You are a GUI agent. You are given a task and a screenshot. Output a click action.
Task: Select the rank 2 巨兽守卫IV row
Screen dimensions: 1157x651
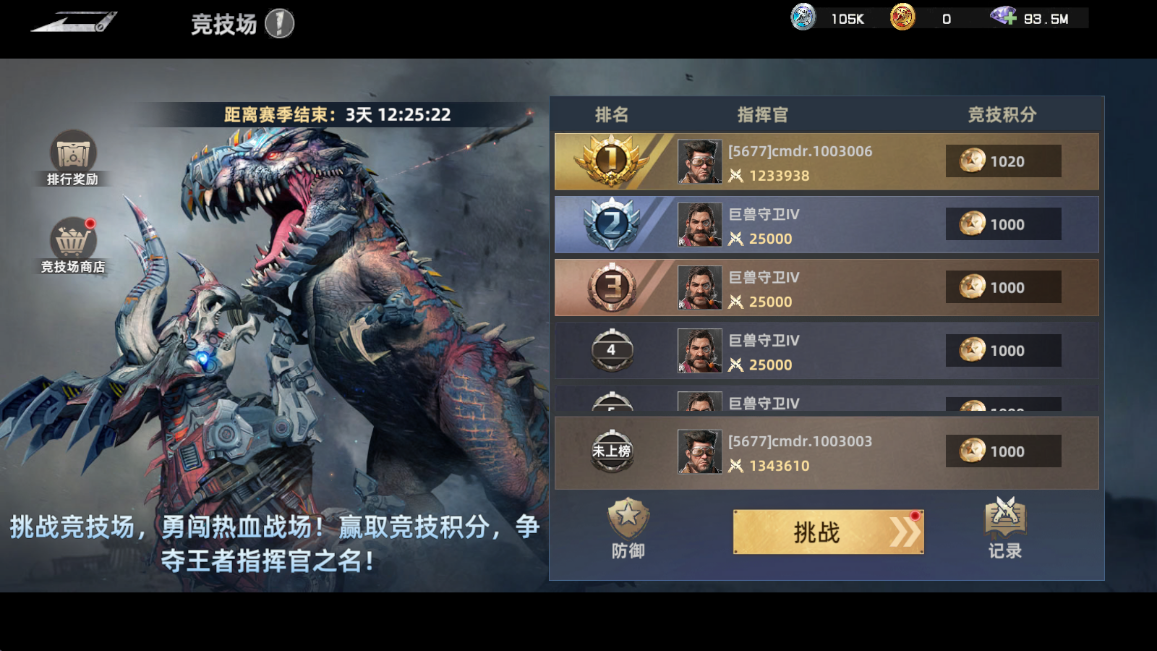[826, 225]
